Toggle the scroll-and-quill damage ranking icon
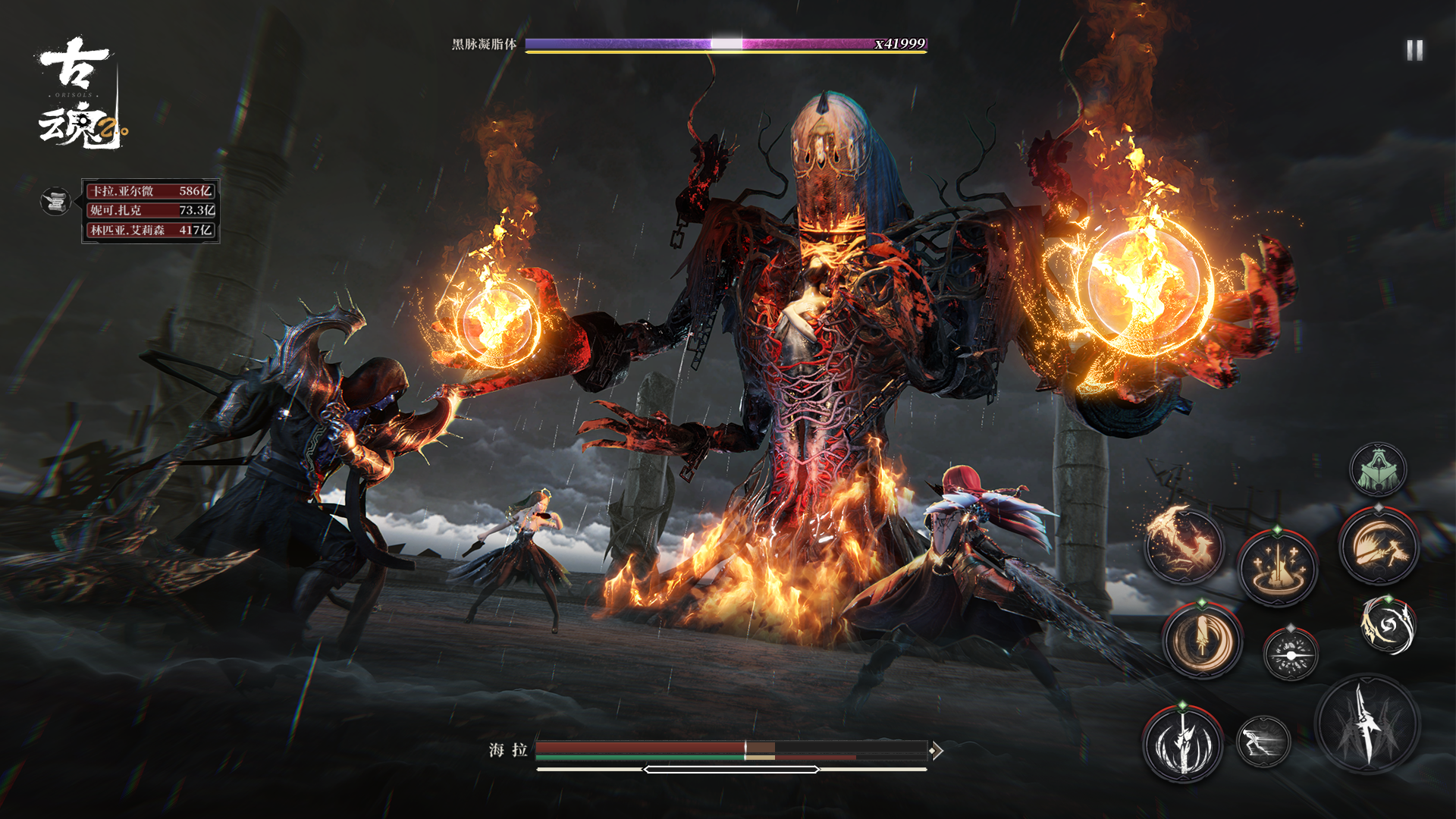Viewport: 1456px width, 819px height. pyautogui.click(x=55, y=202)
